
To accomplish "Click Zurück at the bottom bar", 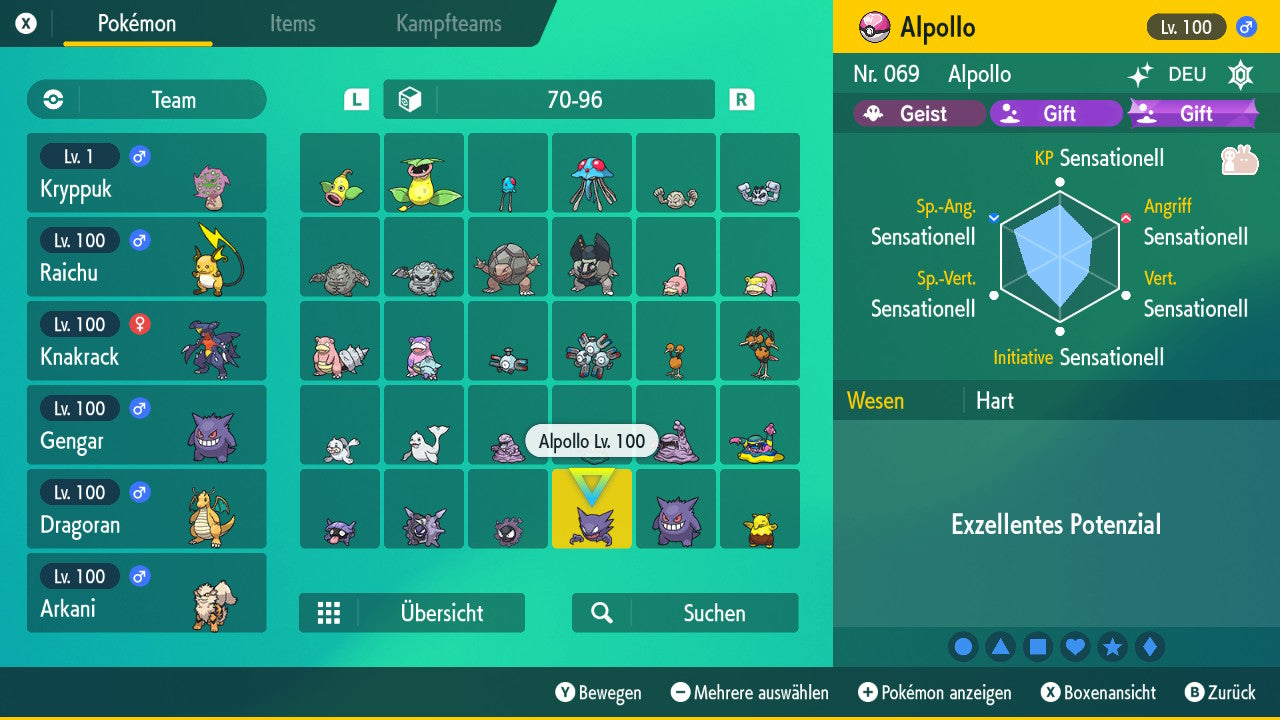I will click(1230, 692).
